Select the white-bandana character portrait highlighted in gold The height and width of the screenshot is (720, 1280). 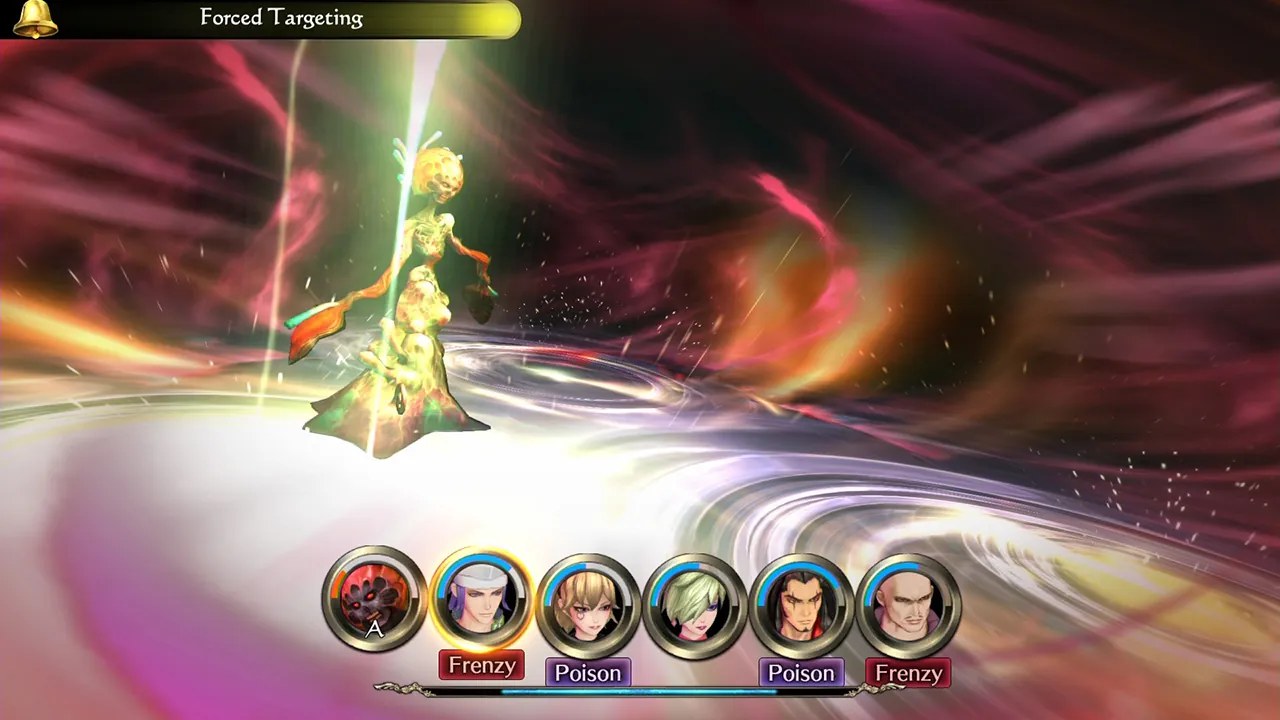point(481,598)
